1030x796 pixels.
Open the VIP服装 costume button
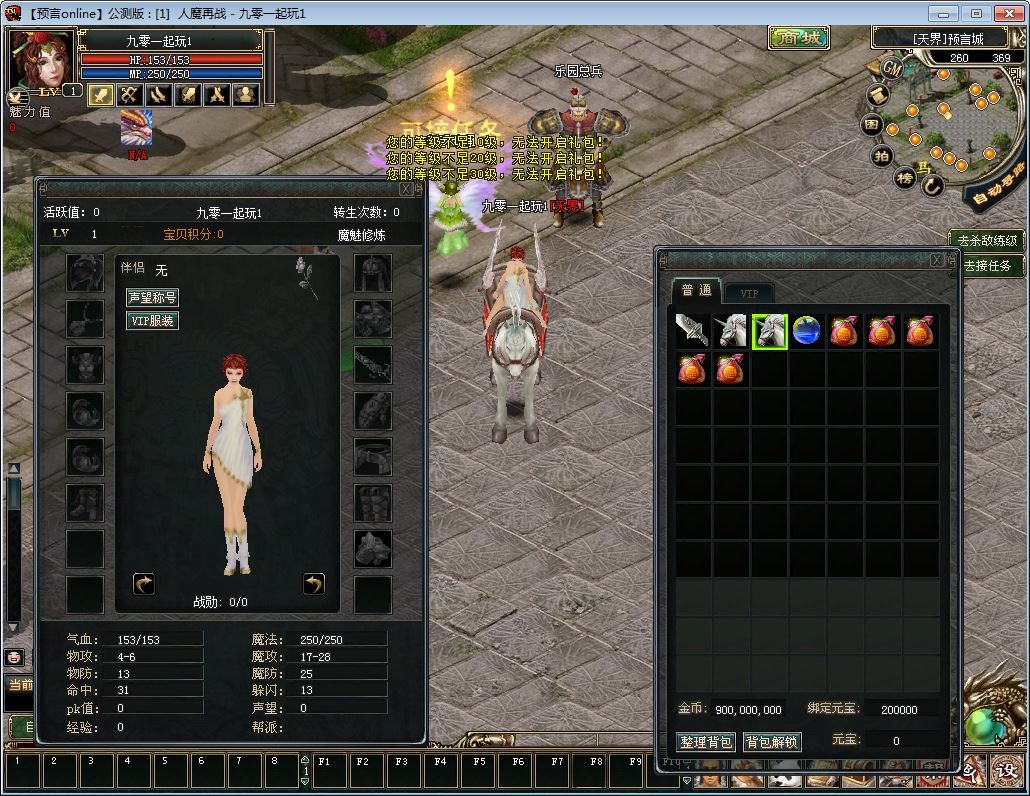(x=152, y=320)
